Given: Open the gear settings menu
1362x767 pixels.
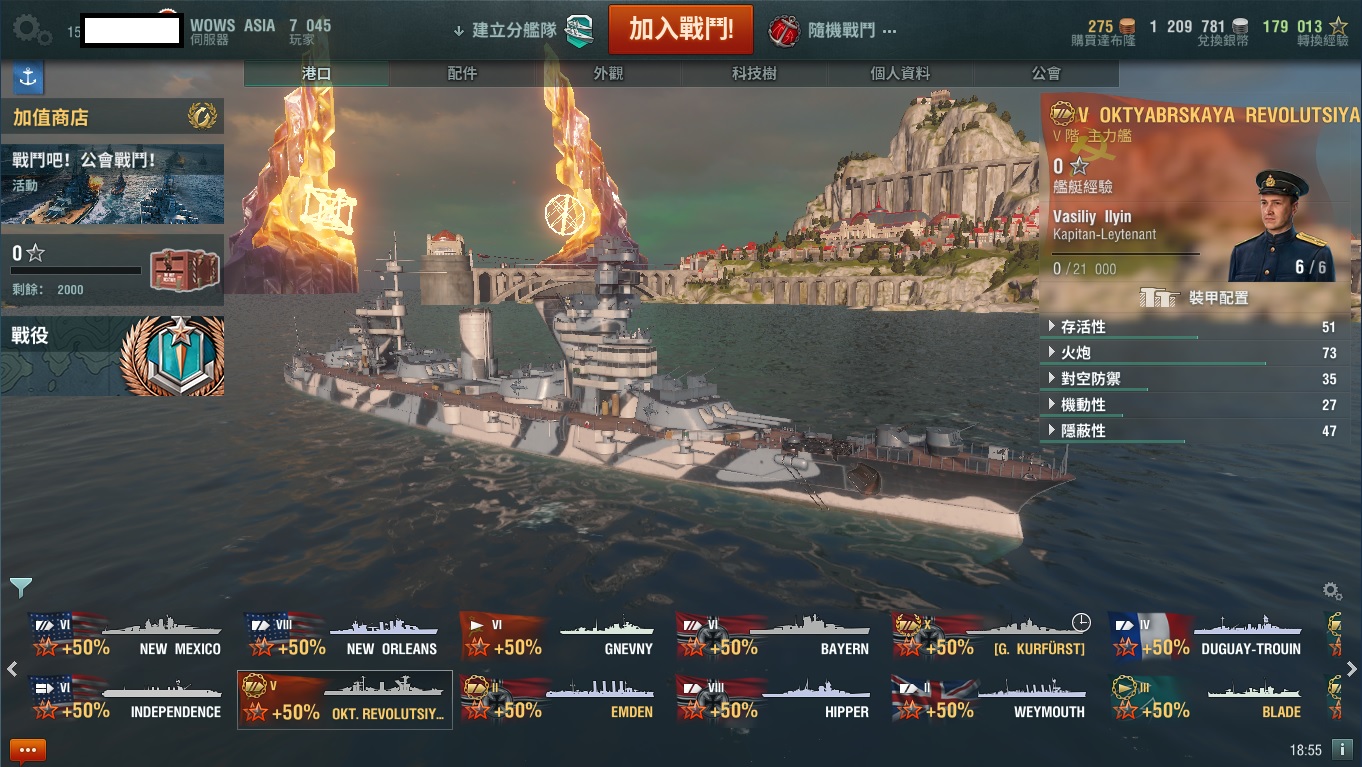Looking at the screenshot, I should [x=31, y=30].
